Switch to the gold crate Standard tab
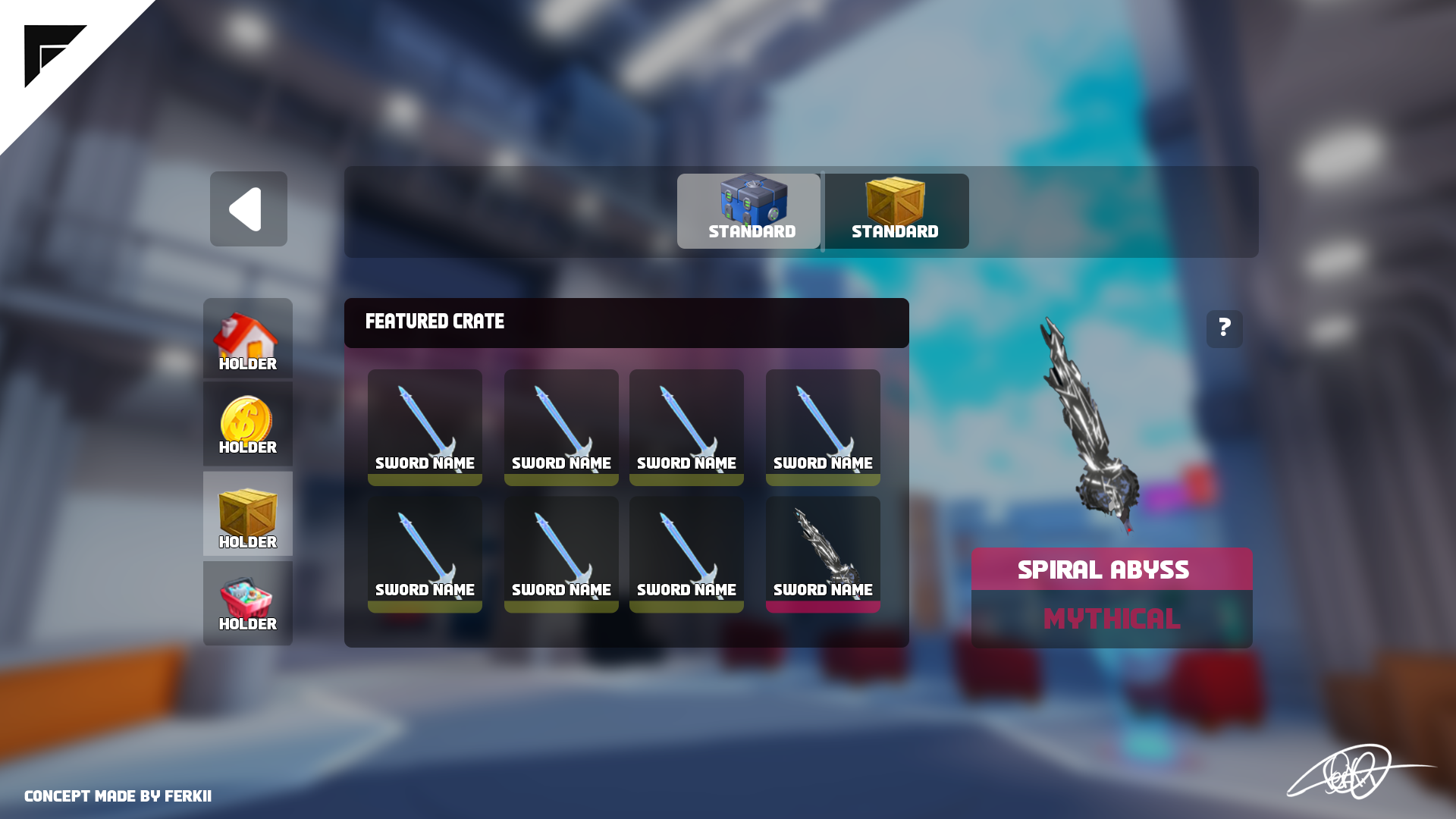This screenshot has height=819, width=1456. pyautogui.click(x=895, y=211)
